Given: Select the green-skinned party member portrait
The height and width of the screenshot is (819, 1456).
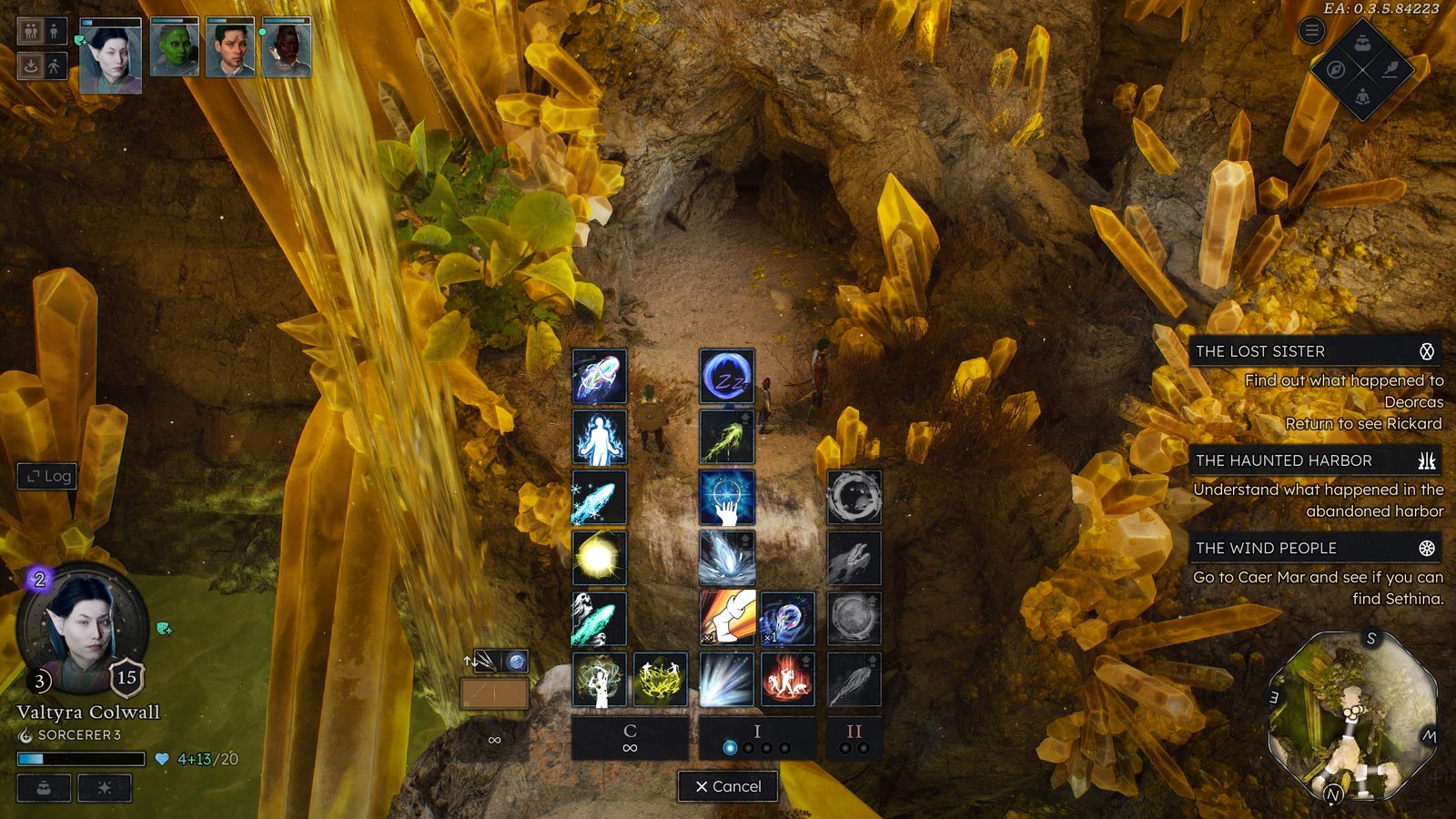Looking at the screenshot, I should [174, 48].
